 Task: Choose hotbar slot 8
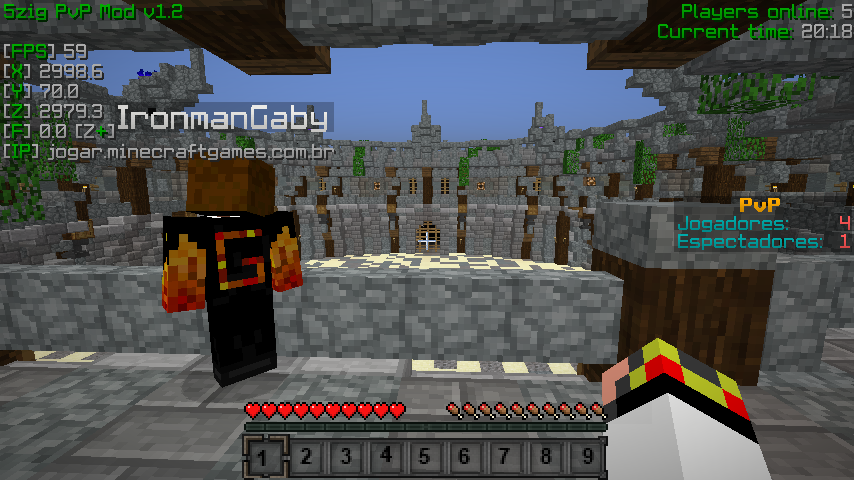pos(545,458)
